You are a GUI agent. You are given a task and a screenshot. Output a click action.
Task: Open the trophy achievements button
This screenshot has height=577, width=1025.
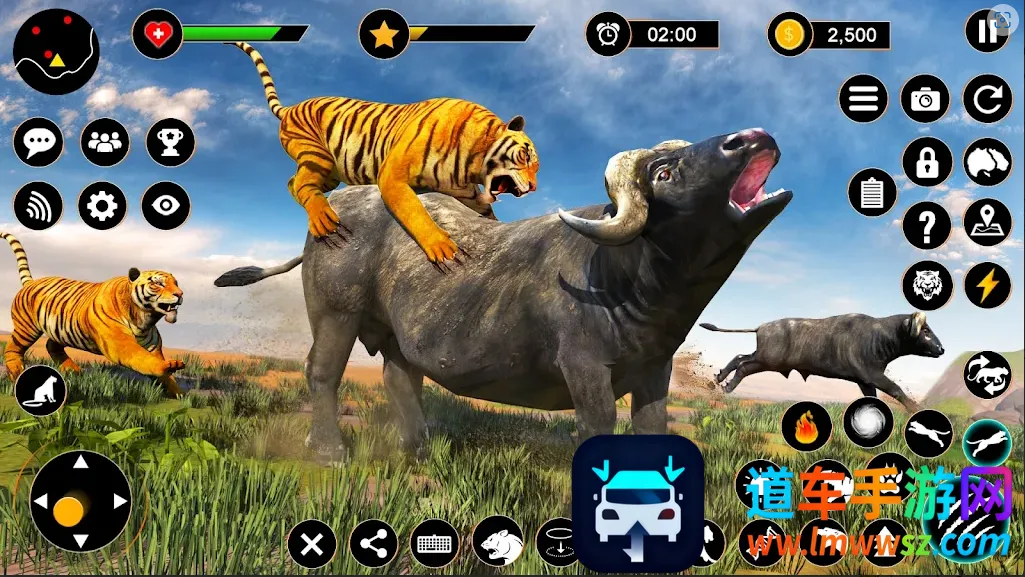[170, 143]
